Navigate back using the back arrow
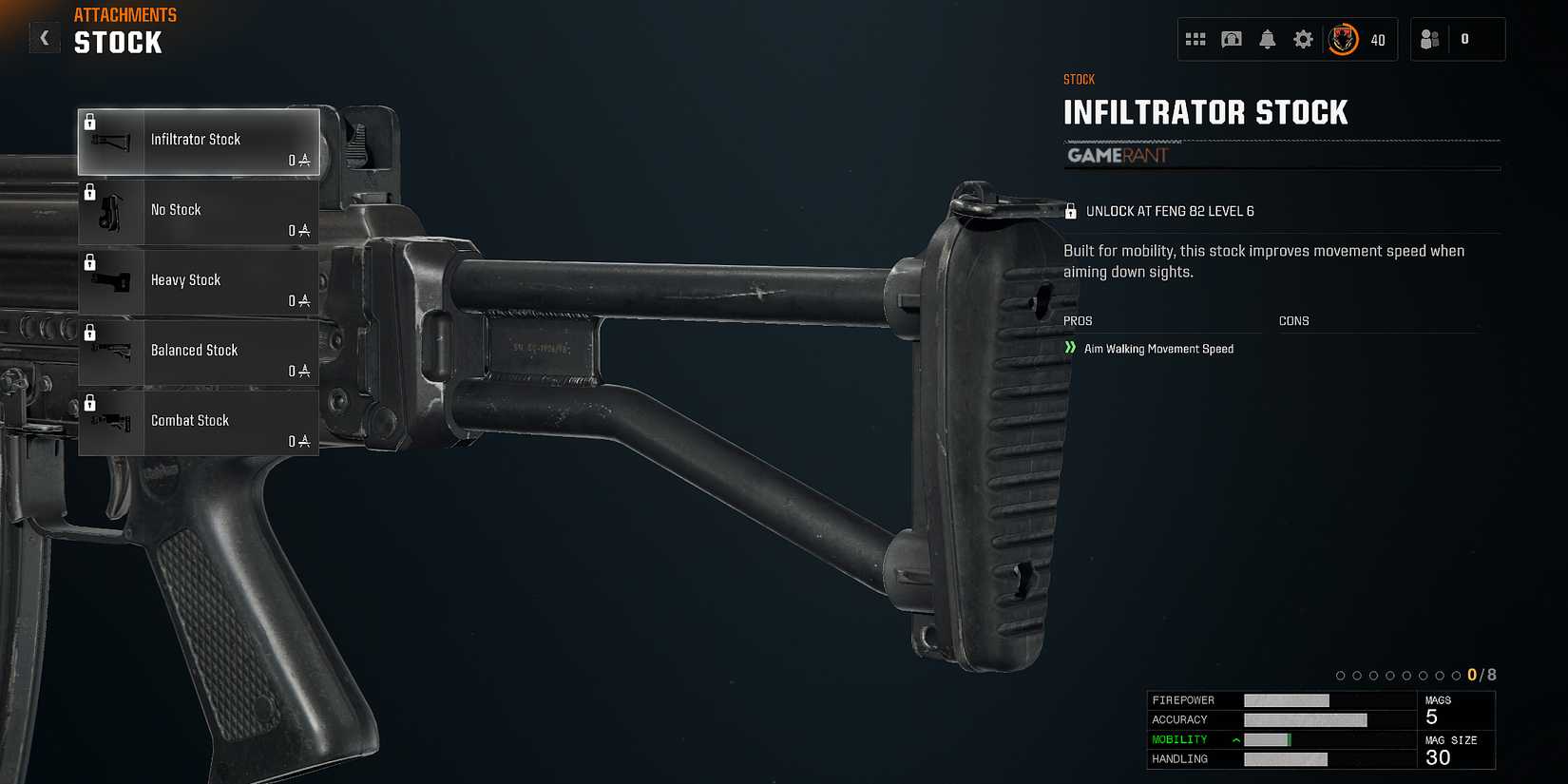The image size is (1568, 784). pyautogui.click(x=44, y=37)
